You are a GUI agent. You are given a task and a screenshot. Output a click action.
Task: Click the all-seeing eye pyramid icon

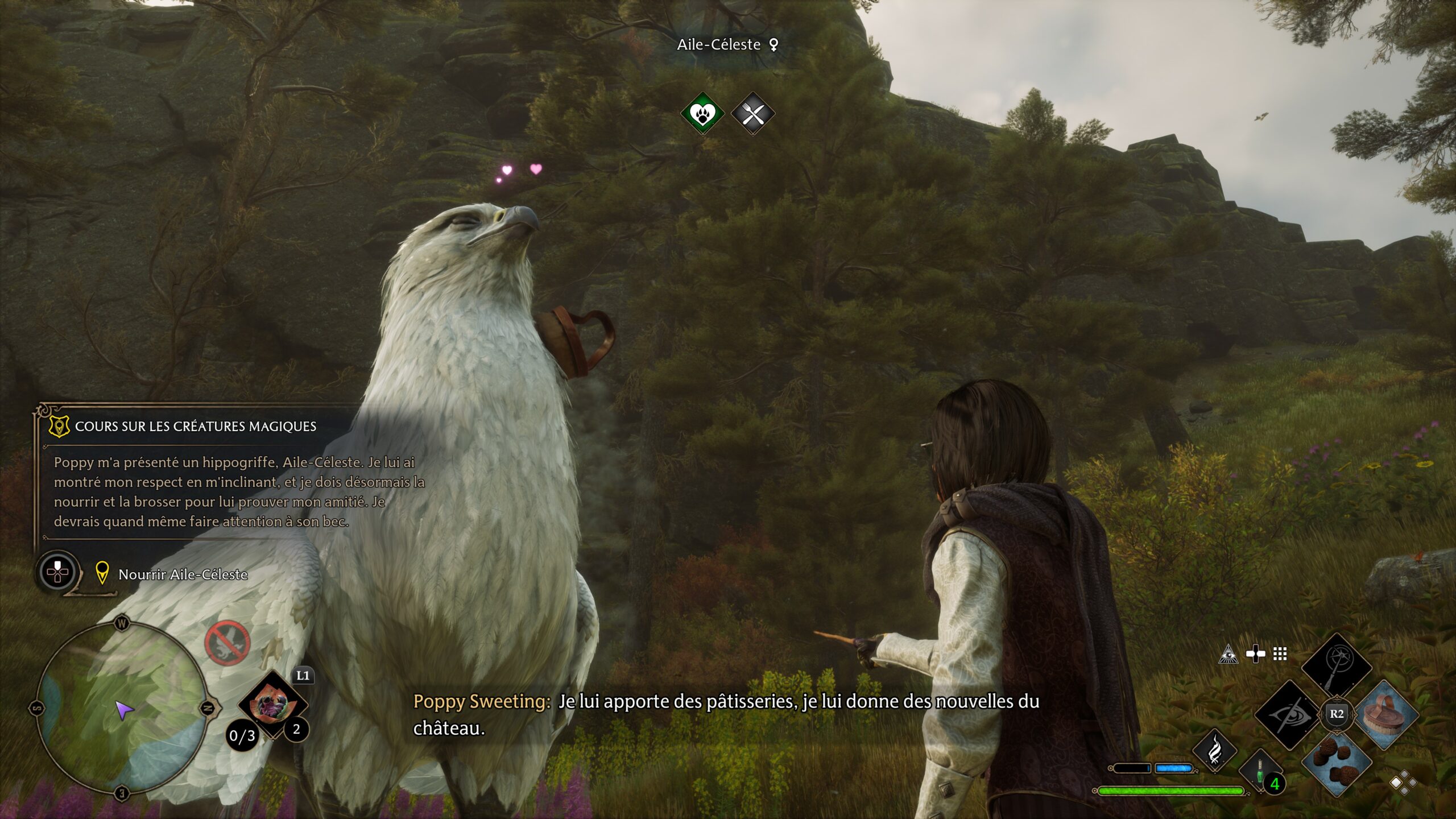[x=1228, y=655]
